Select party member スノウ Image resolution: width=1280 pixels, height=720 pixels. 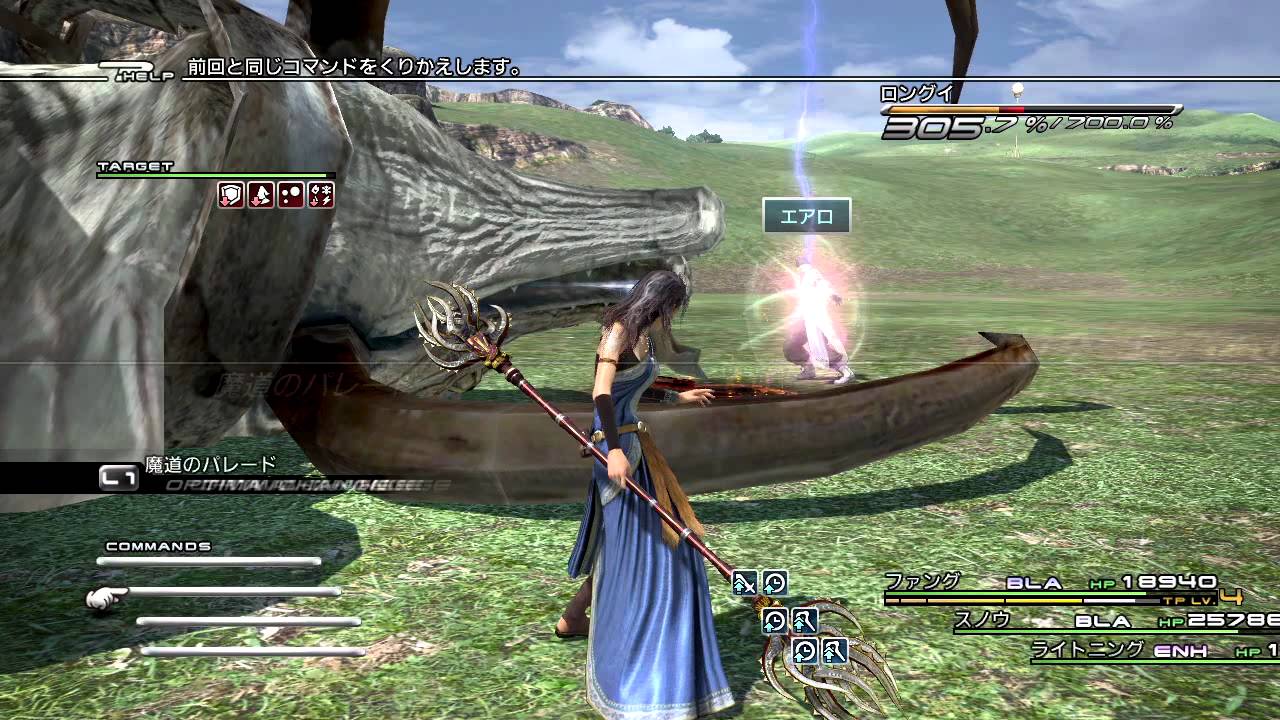click(982, 620)
